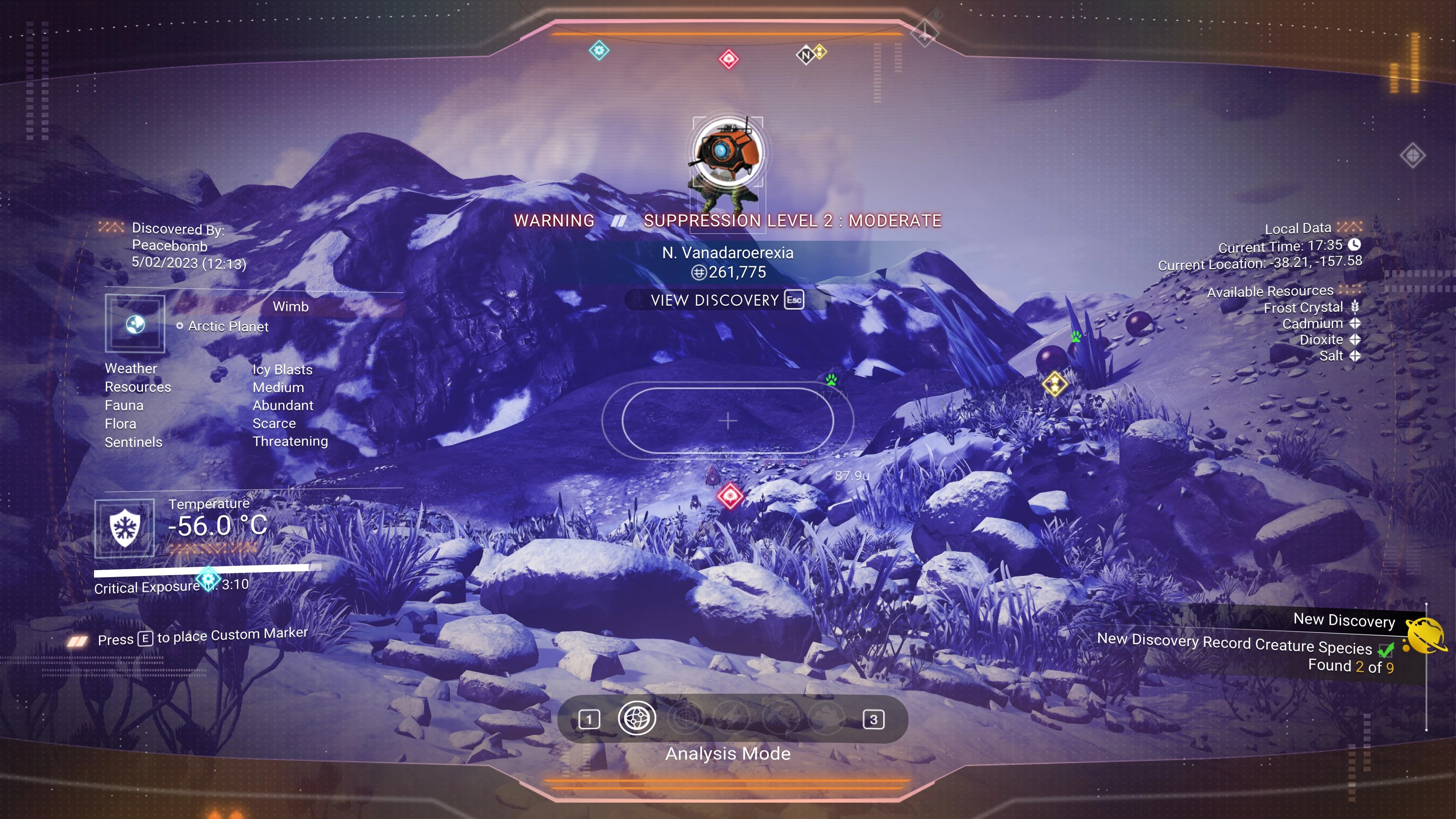Select the yellow diamond waypoint marker
The image size is (1456, 819).
pos(1055,385)
